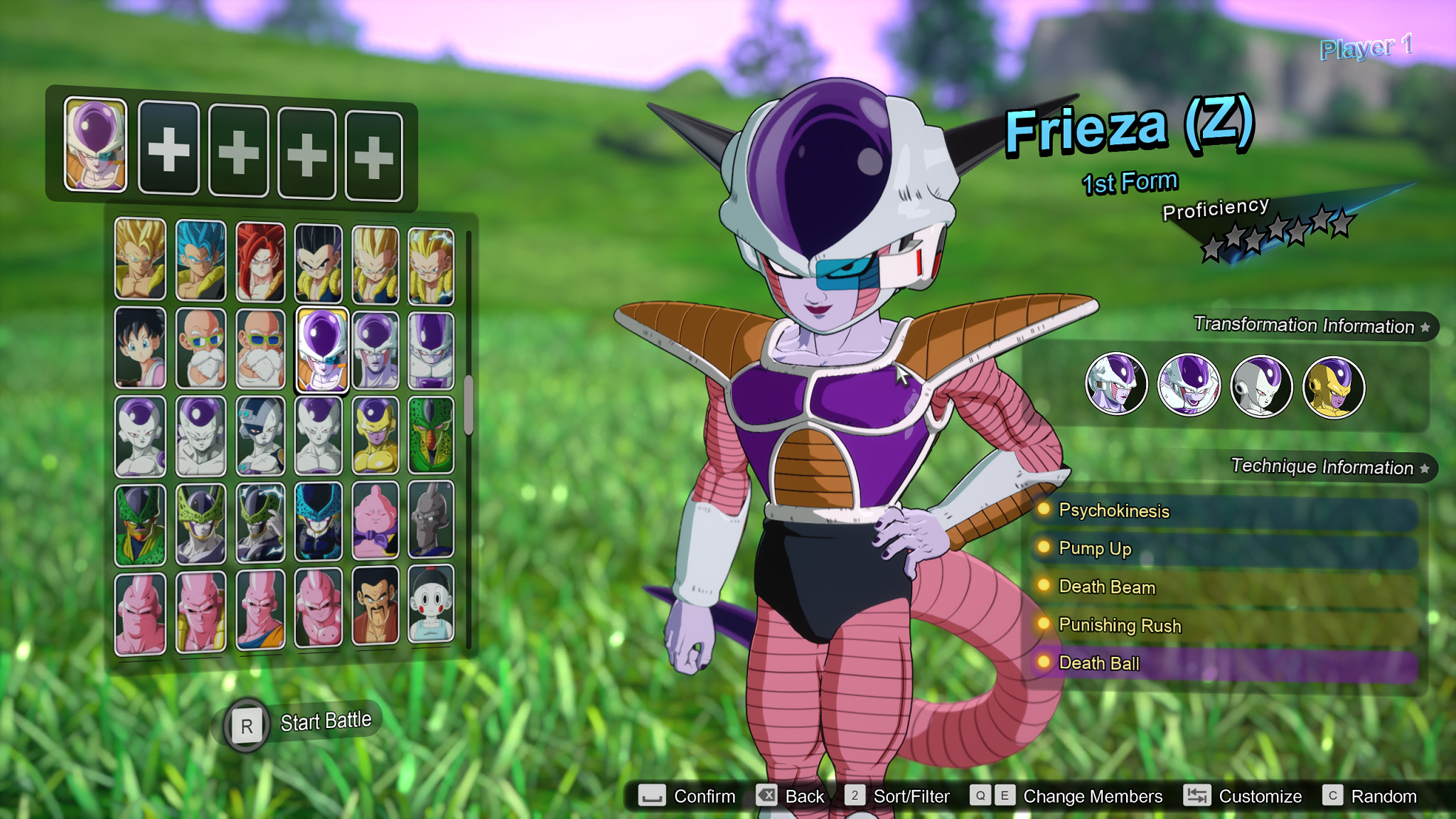Viewport: 1456px width, 819px height.
Task: Click Frieza's portrait in the team bar
Action: [95, 146]
